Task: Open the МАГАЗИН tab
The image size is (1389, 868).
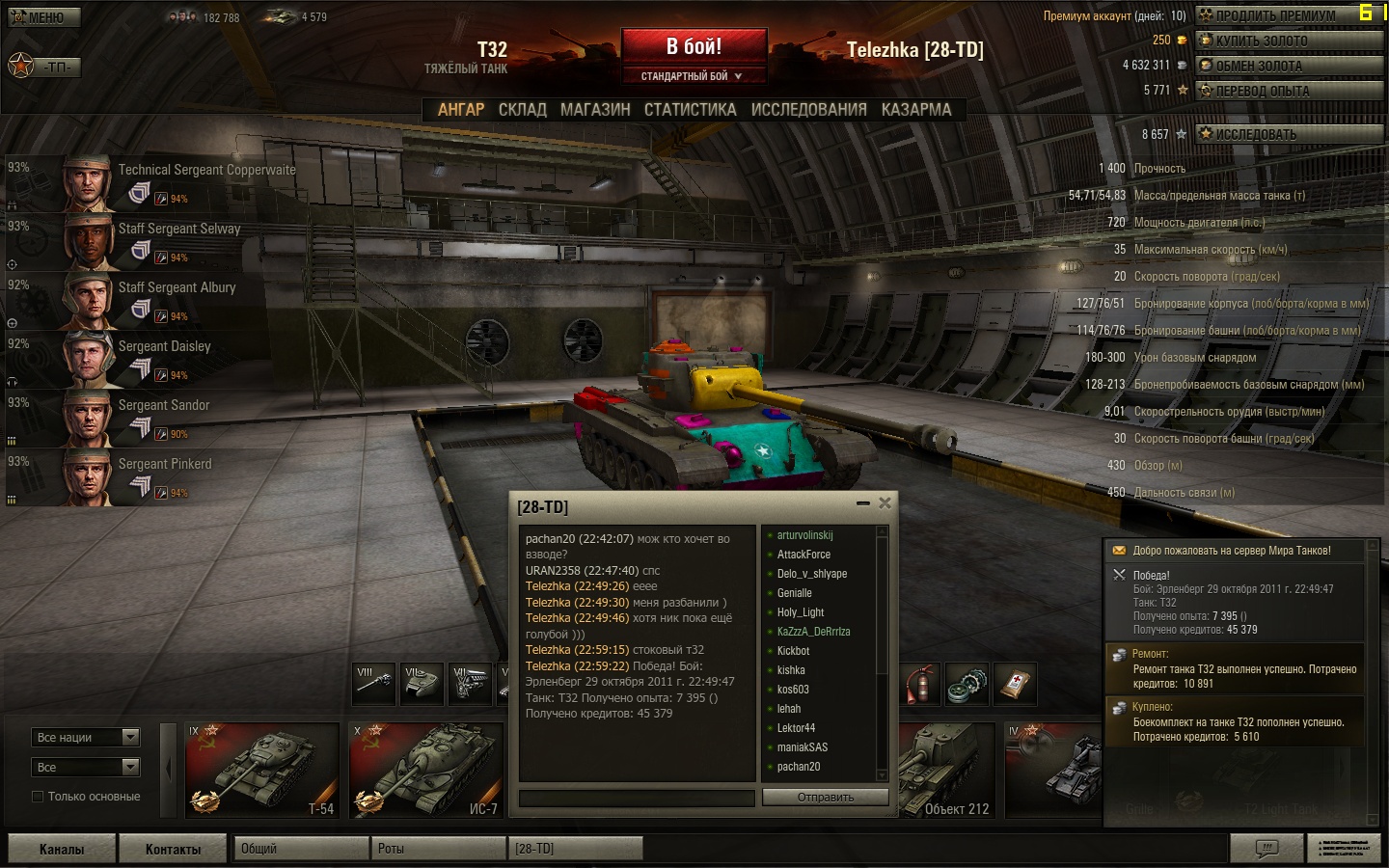Action: (x=595, y=110)
